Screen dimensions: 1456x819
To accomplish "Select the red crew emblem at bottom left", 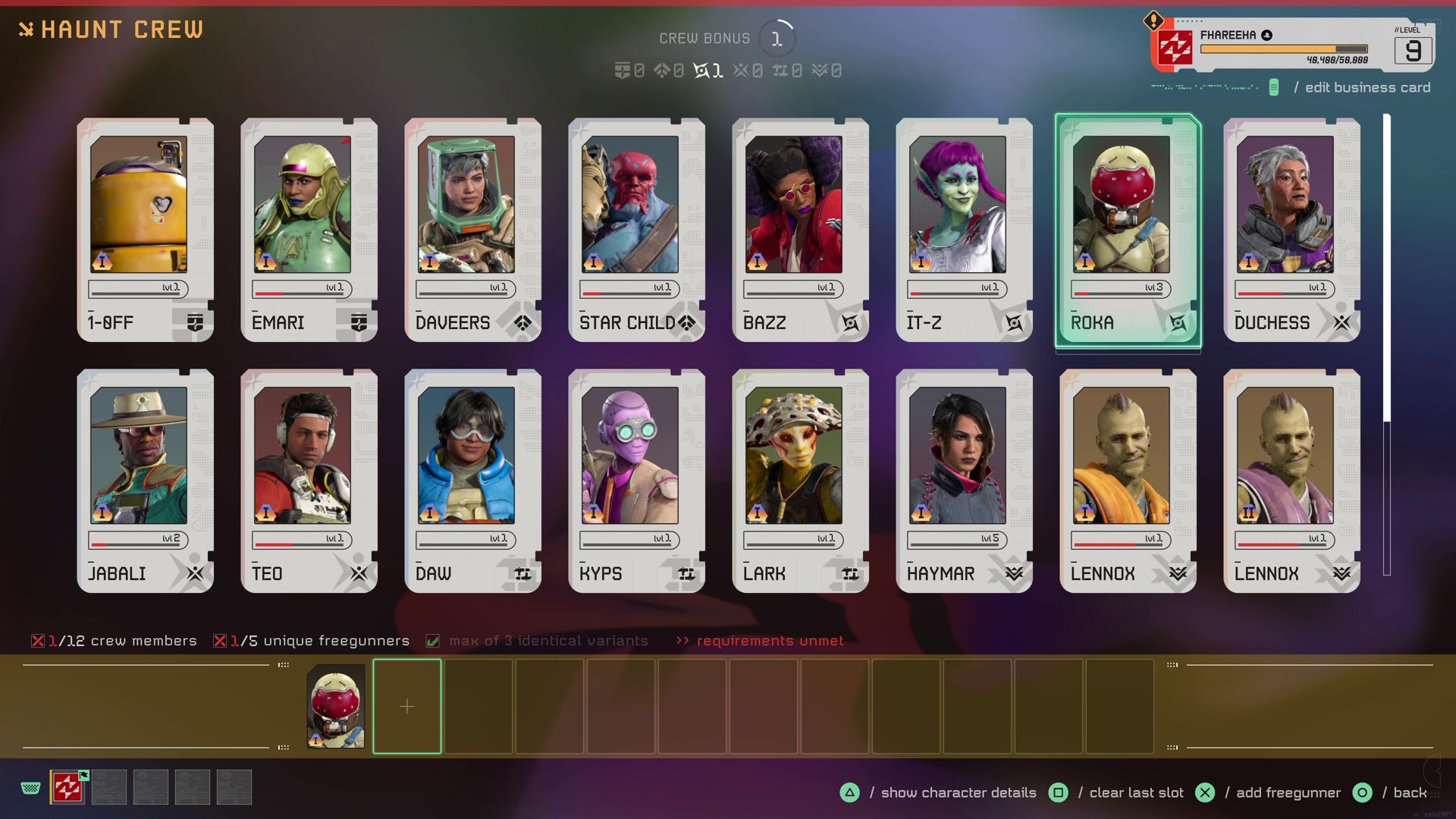I will (67, 787).
